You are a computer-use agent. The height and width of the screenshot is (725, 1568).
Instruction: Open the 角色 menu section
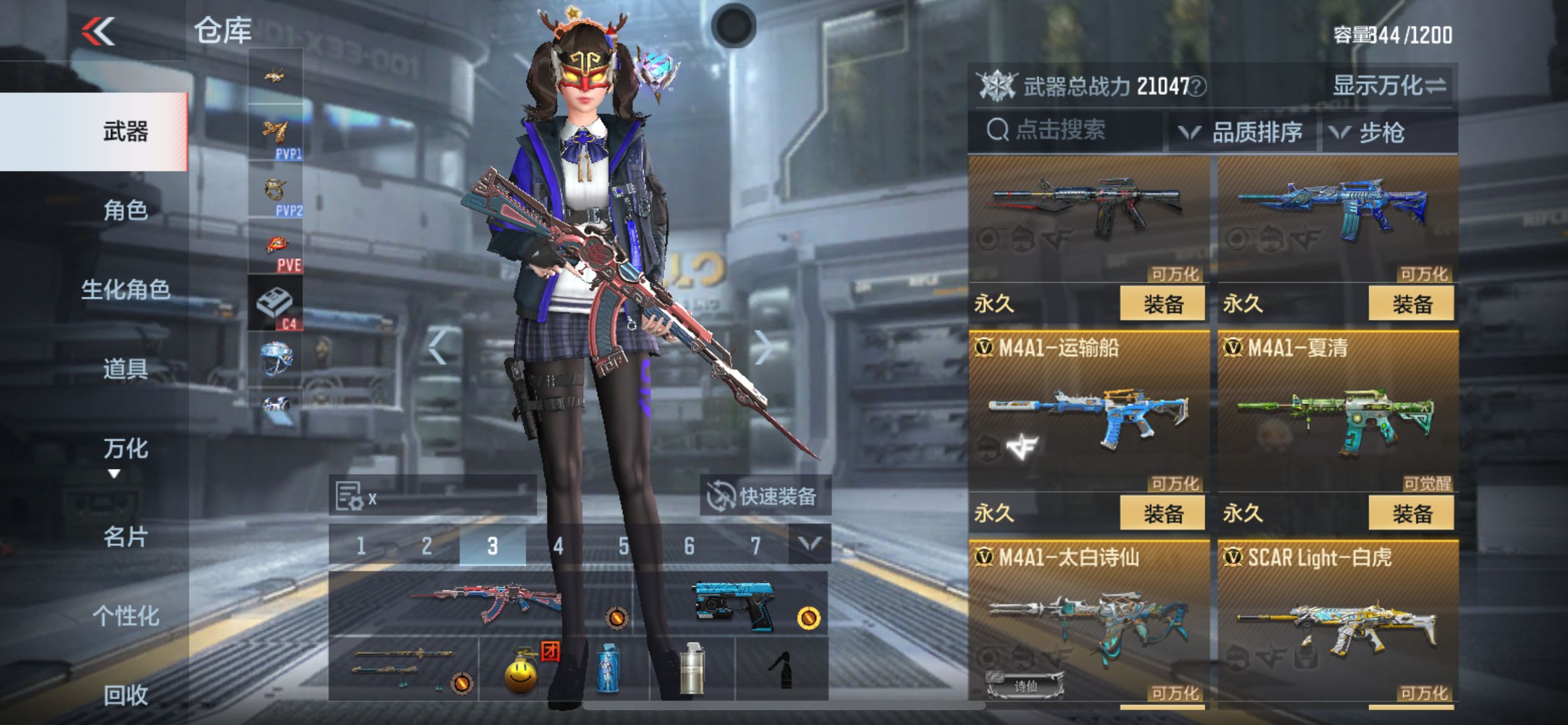125,211
